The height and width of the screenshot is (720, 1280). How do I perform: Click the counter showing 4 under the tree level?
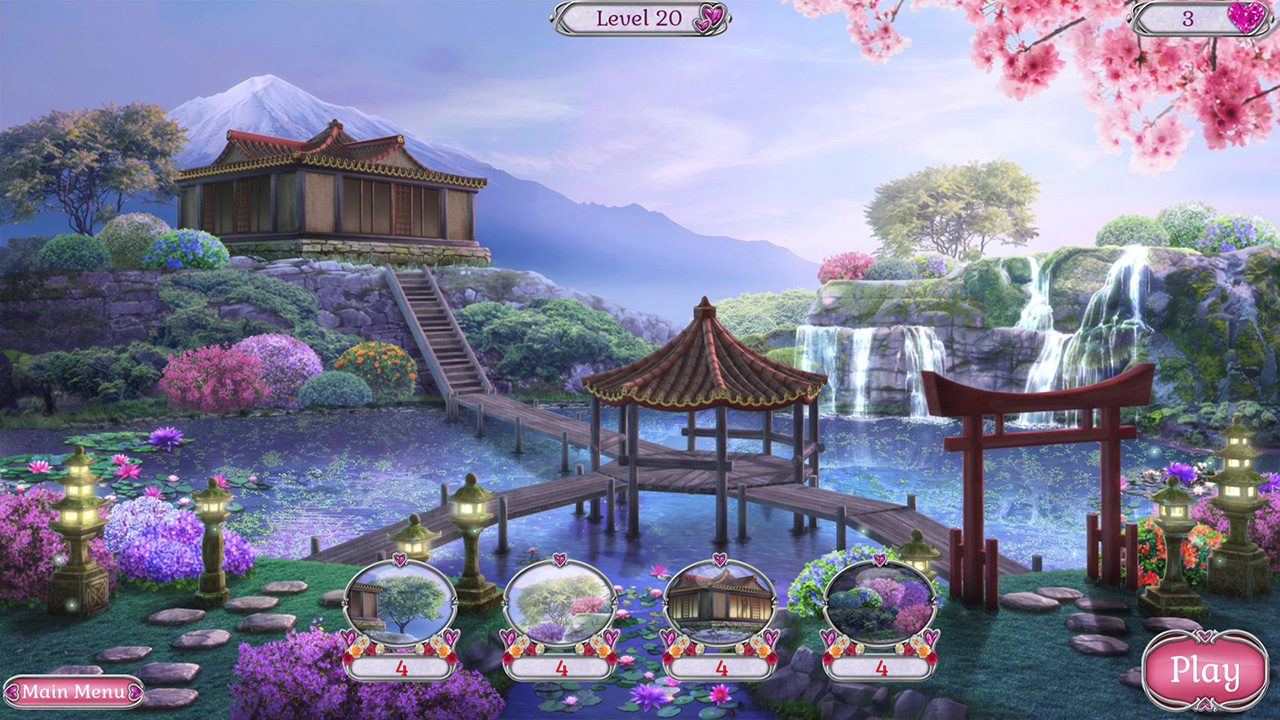coord(402,669)
